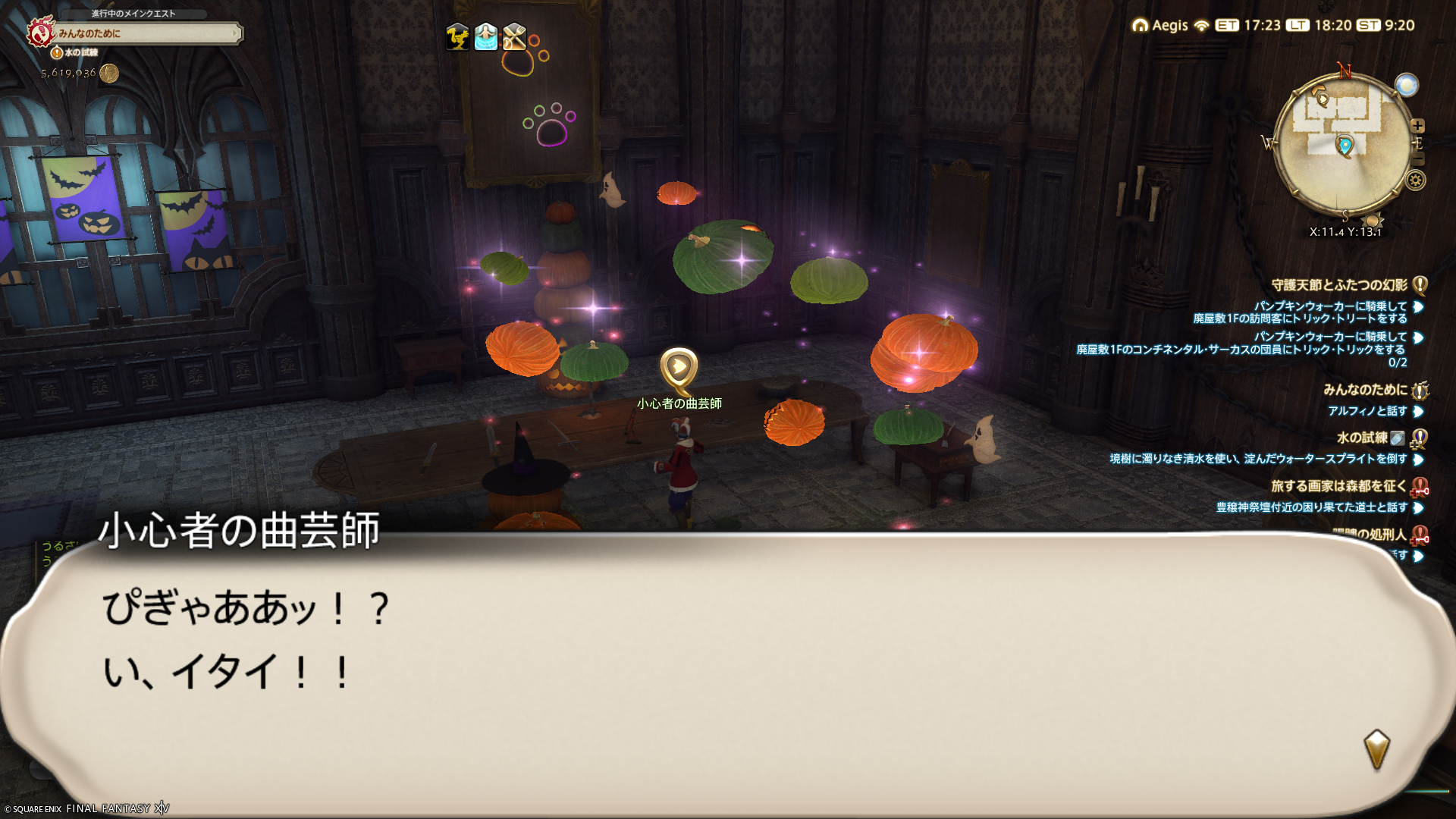The height and width of the screenshot is (819, 1456).
Task: Use the 水の試練 quest item bottle icon
Action: pyautogui.click(x=1398, y=438)
